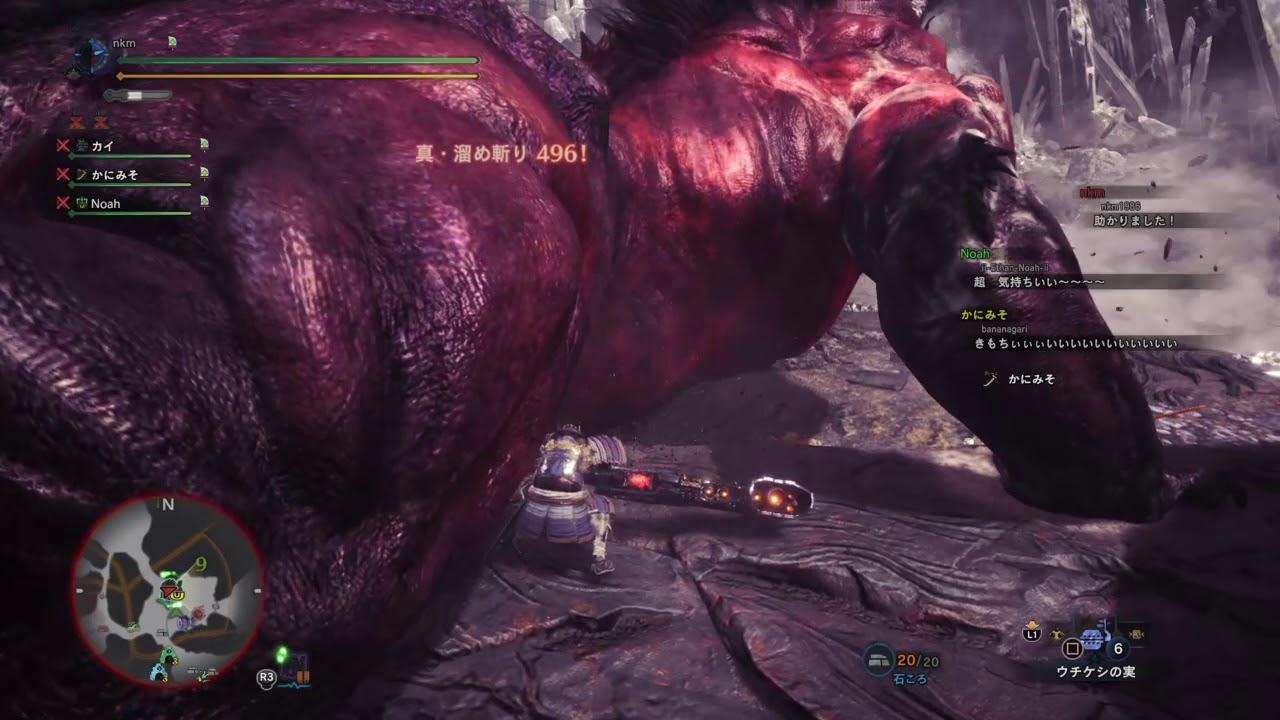Toggle カイ's red X status marker
1280x720 pixels.
click(63, 145)
